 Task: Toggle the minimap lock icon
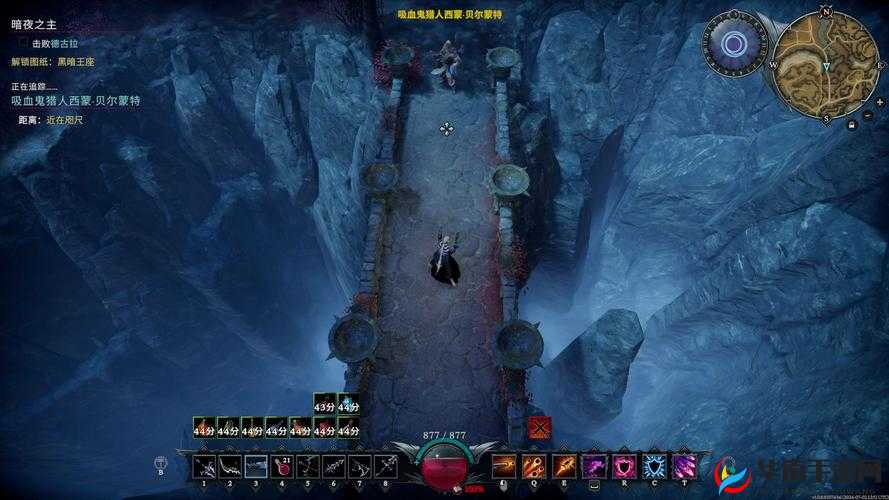(851, 126)
